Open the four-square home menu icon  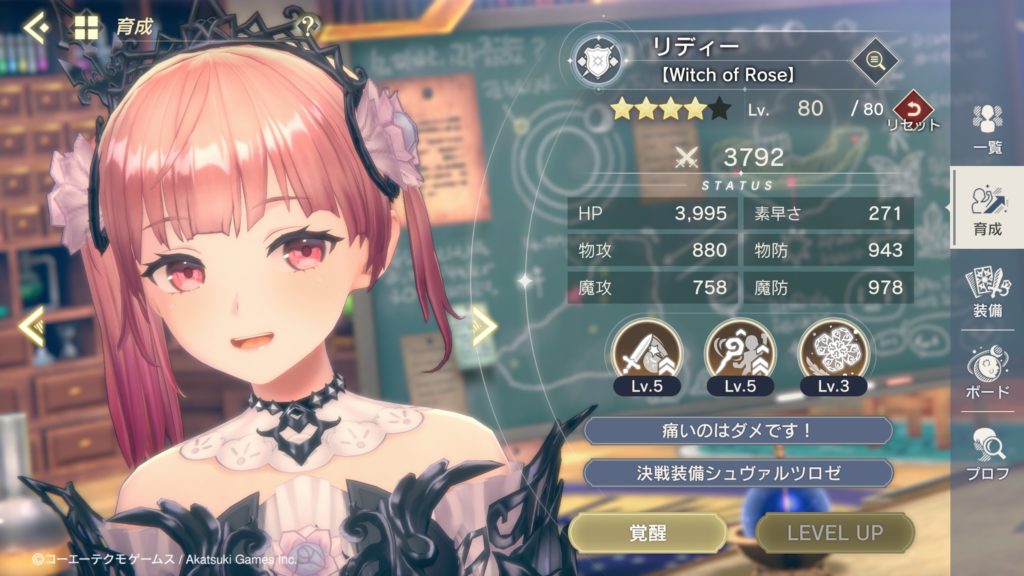coord(87,27)
